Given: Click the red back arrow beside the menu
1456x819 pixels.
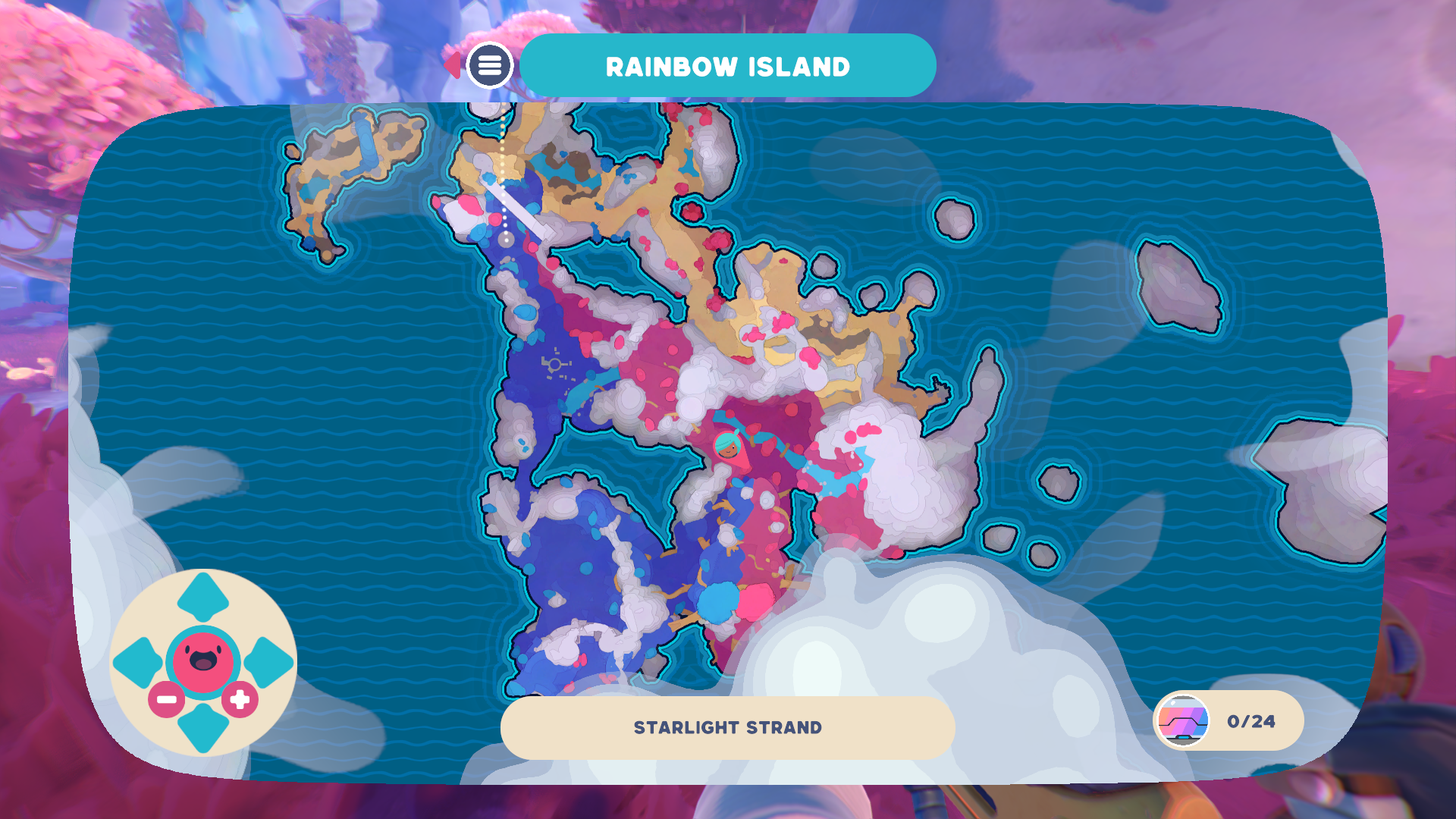Looking at the screenshot, I should coord(453,64).
